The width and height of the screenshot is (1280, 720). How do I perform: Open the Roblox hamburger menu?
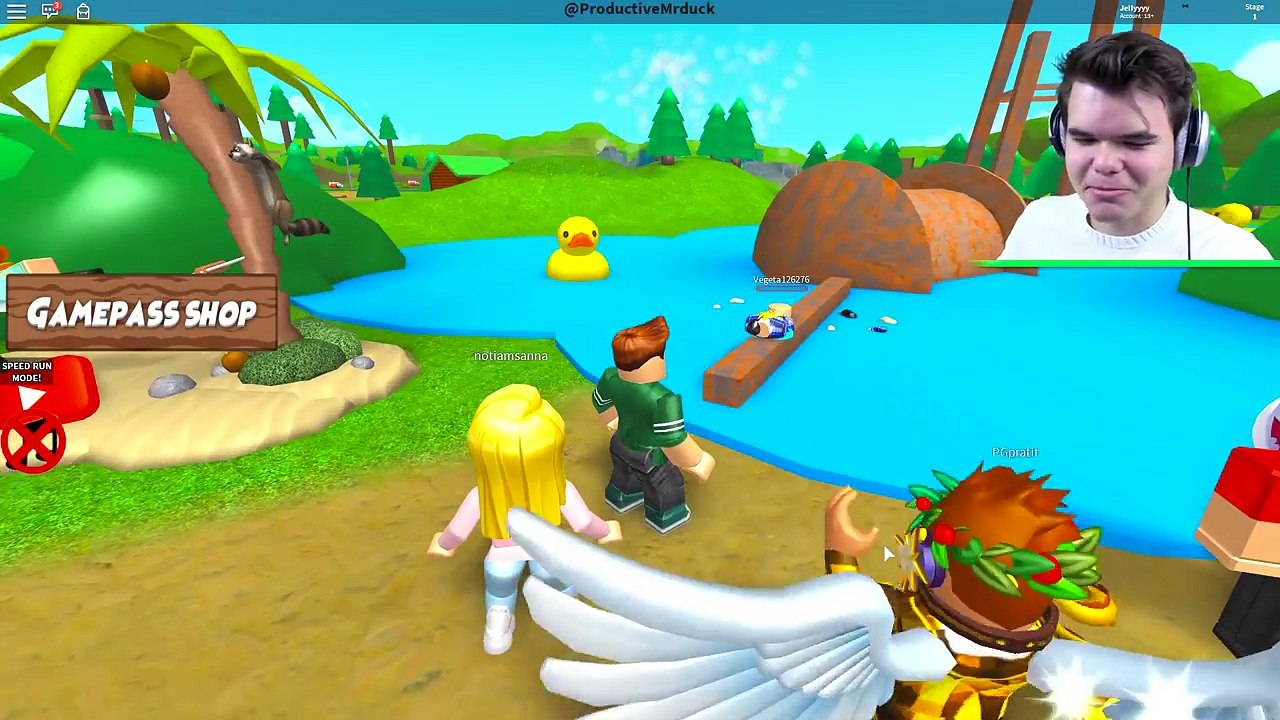coord(16,11)
